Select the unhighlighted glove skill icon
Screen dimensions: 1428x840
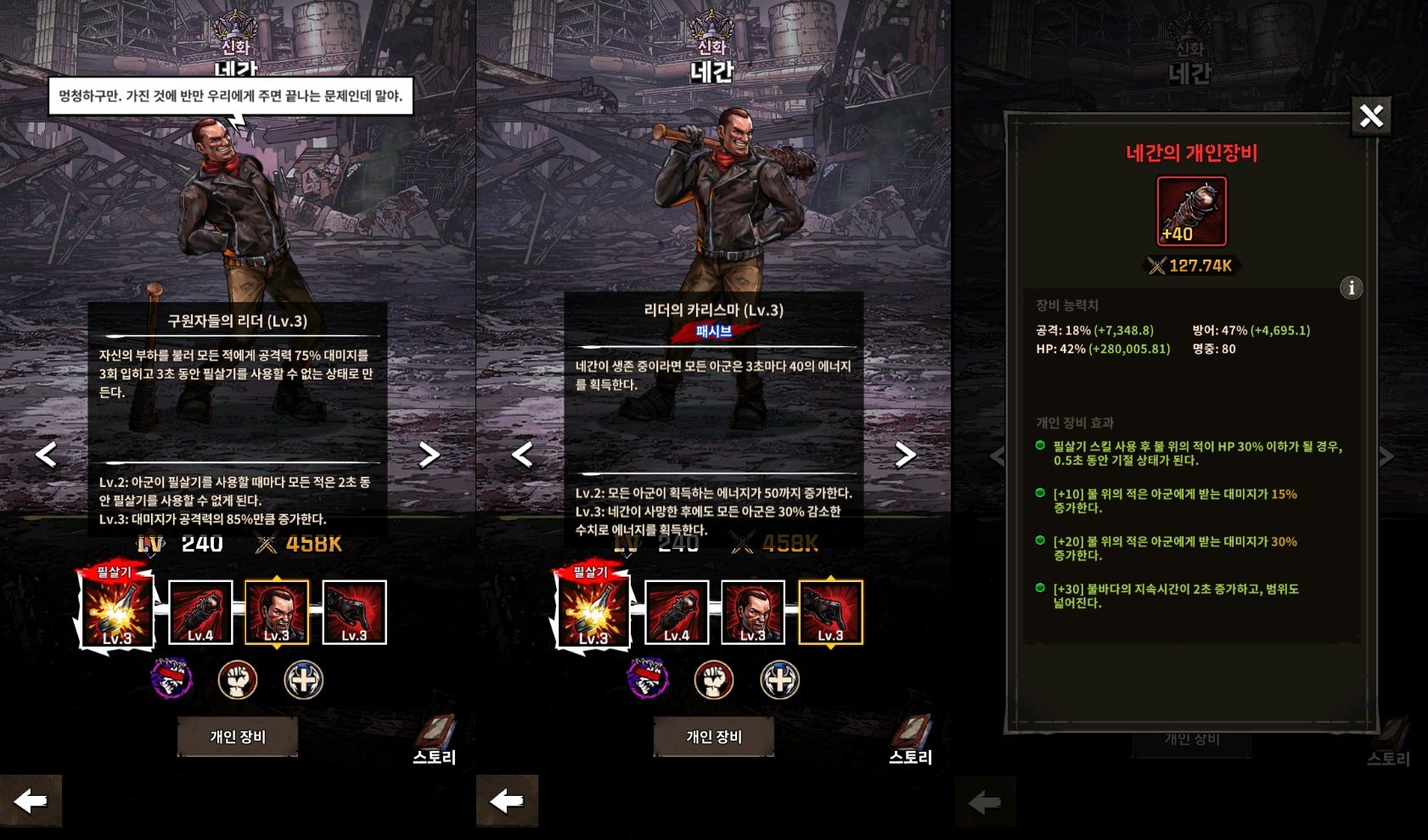[354, 612]
